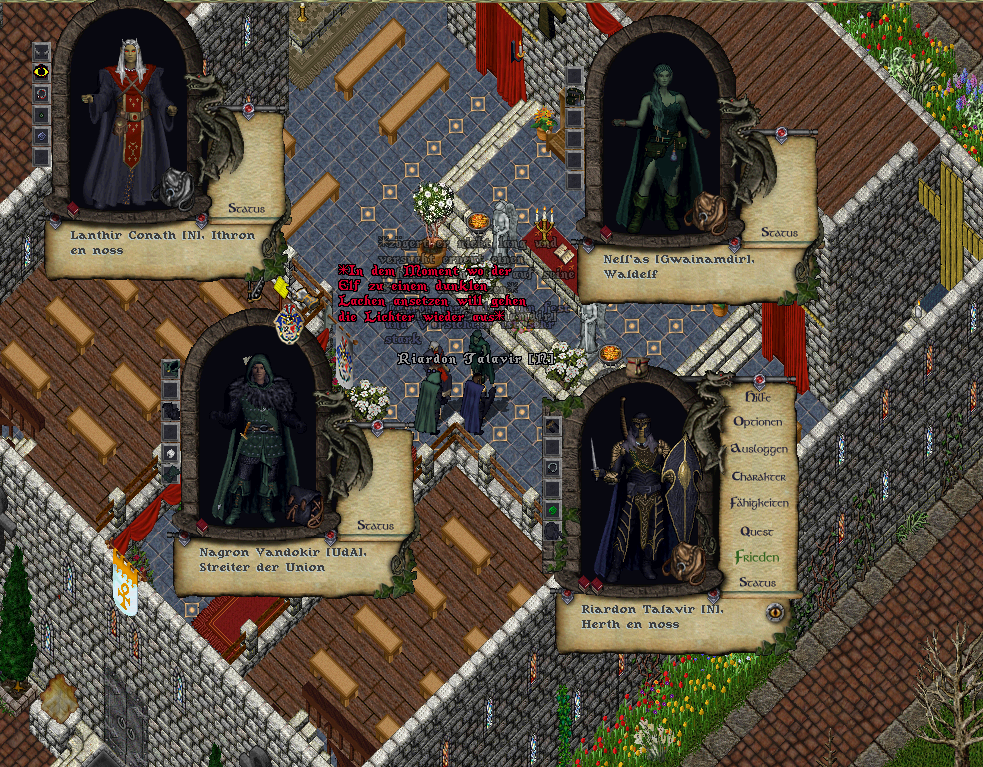Open the Quest log
983x767 pixels.
tap(757, 531)
